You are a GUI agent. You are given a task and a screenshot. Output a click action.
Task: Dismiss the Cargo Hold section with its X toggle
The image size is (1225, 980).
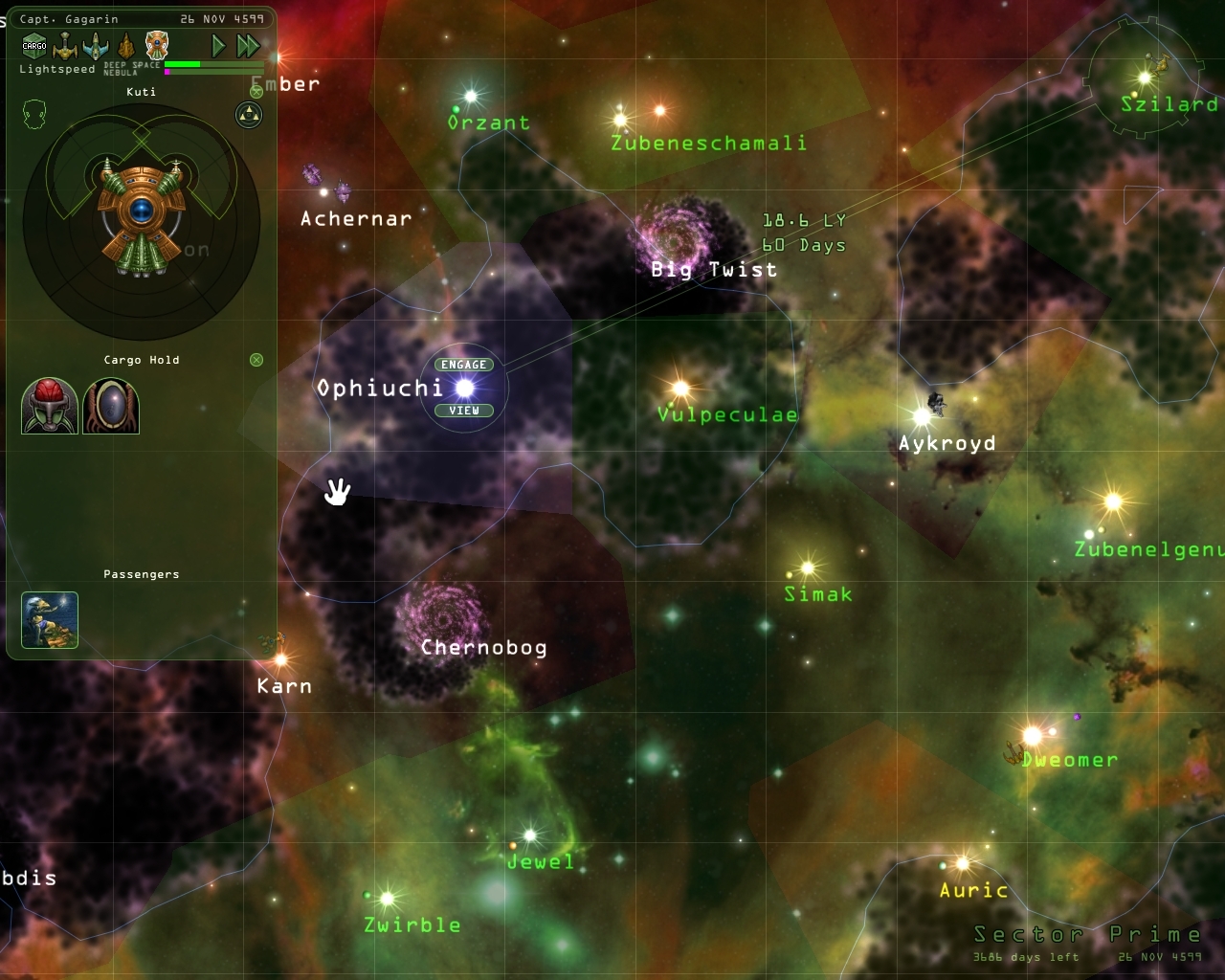coord(256,360)
